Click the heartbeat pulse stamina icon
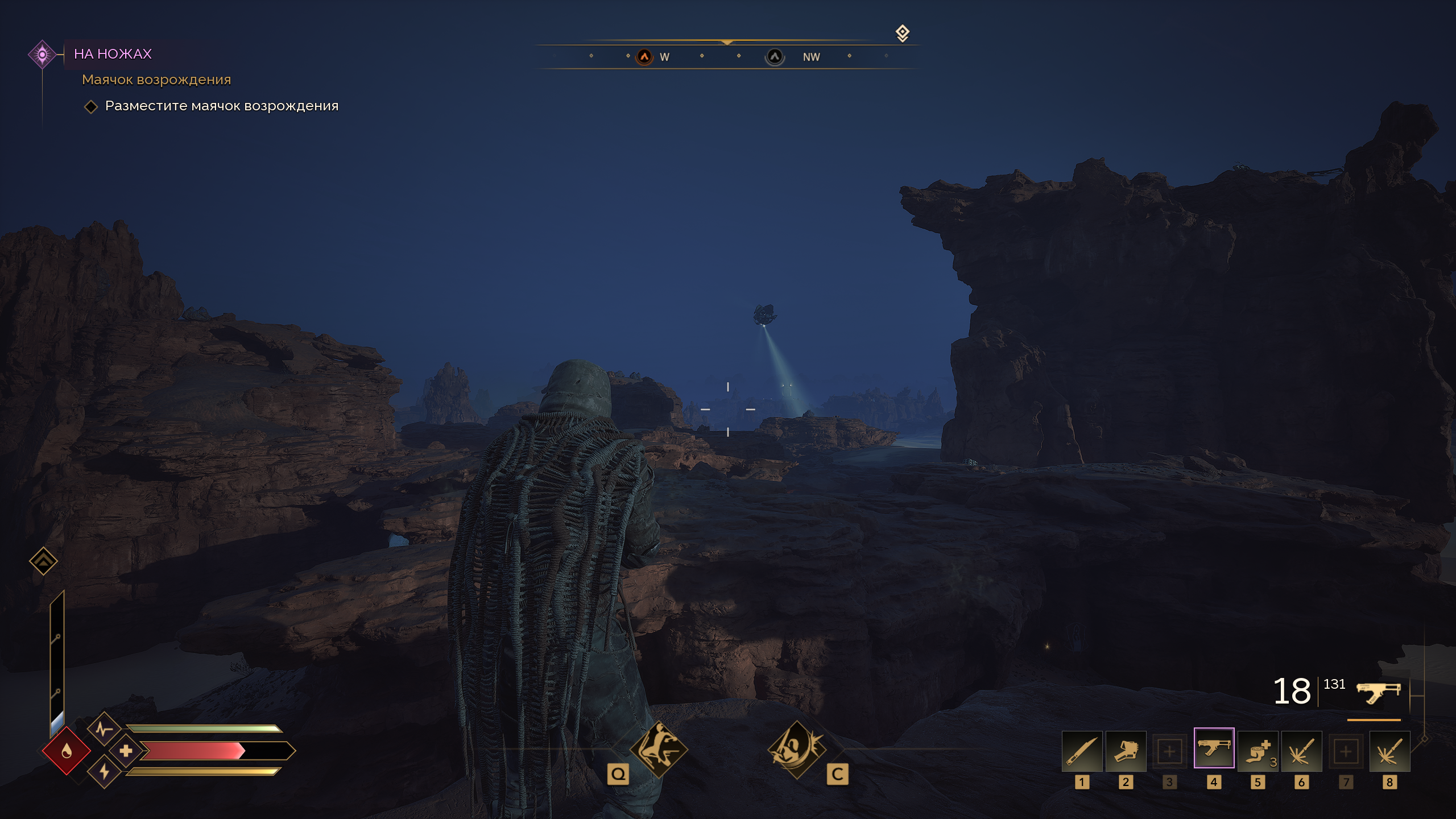Viewport: 1456px width, 819px height. (x=103, y=729)
